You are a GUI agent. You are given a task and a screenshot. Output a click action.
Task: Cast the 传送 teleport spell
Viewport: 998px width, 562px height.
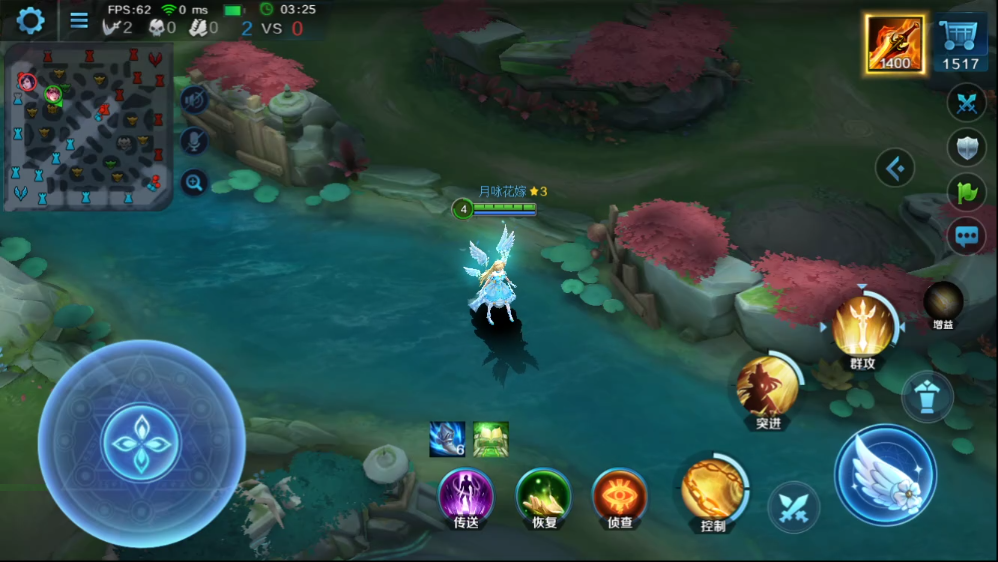coord(465,495)
